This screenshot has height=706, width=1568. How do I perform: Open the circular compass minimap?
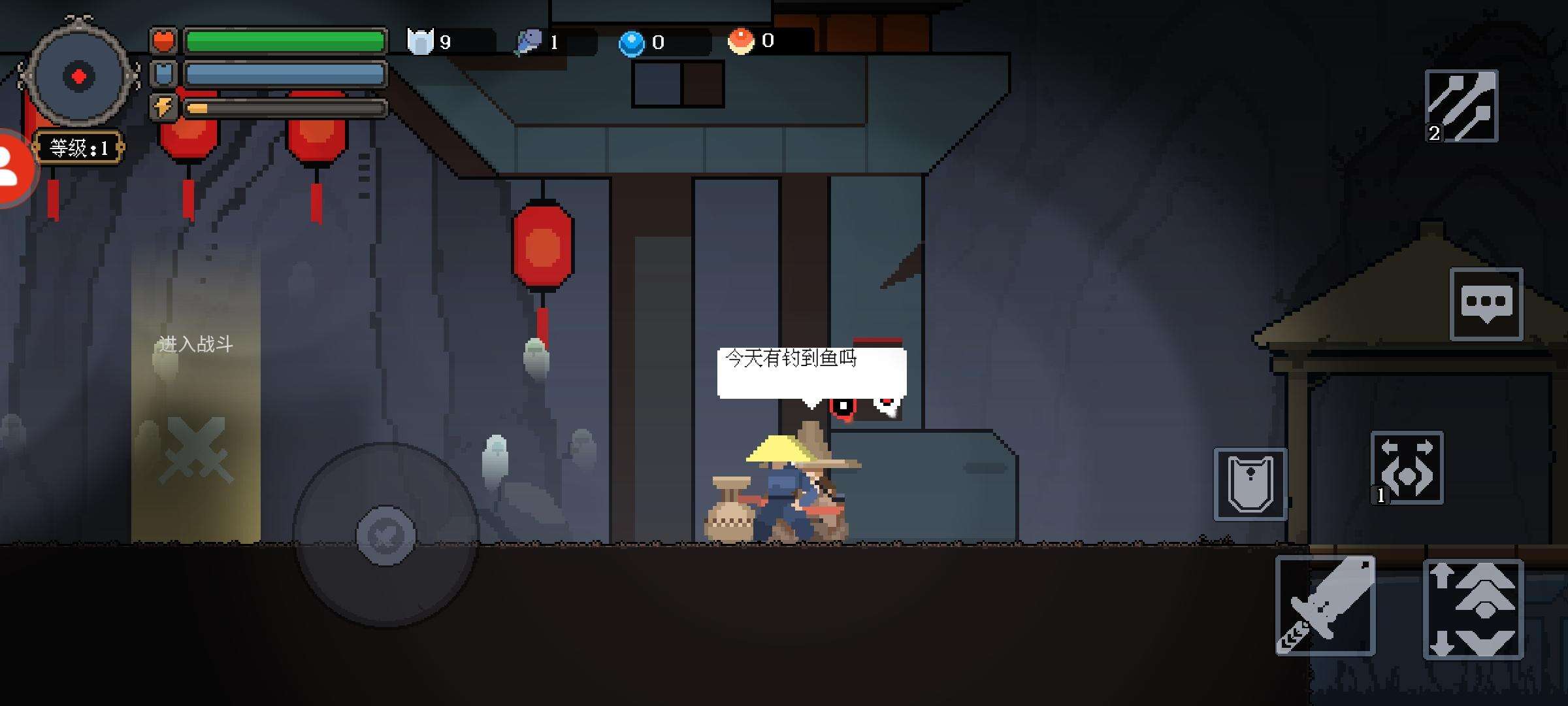tap(78, 76)
